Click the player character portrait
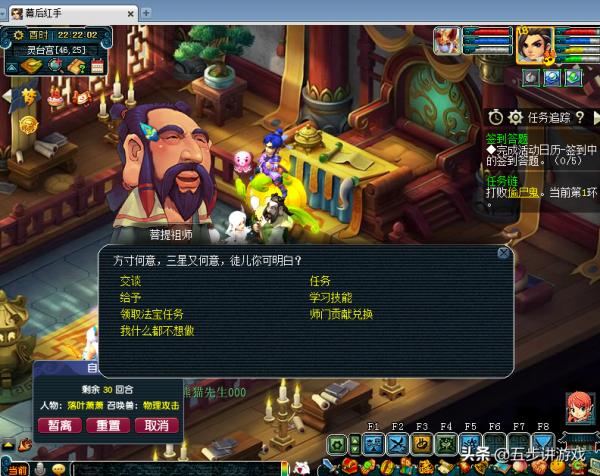Screen dimensions: 600x476 click(x=534, y=45)
